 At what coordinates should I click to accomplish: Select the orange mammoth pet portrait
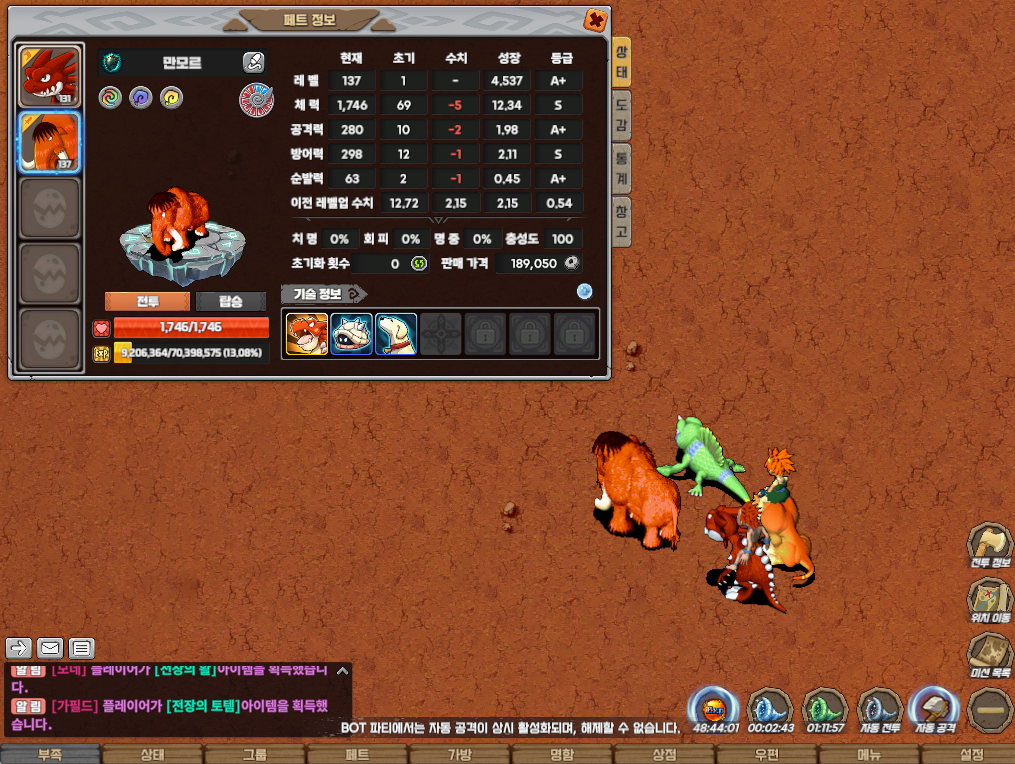coord(49,142)
